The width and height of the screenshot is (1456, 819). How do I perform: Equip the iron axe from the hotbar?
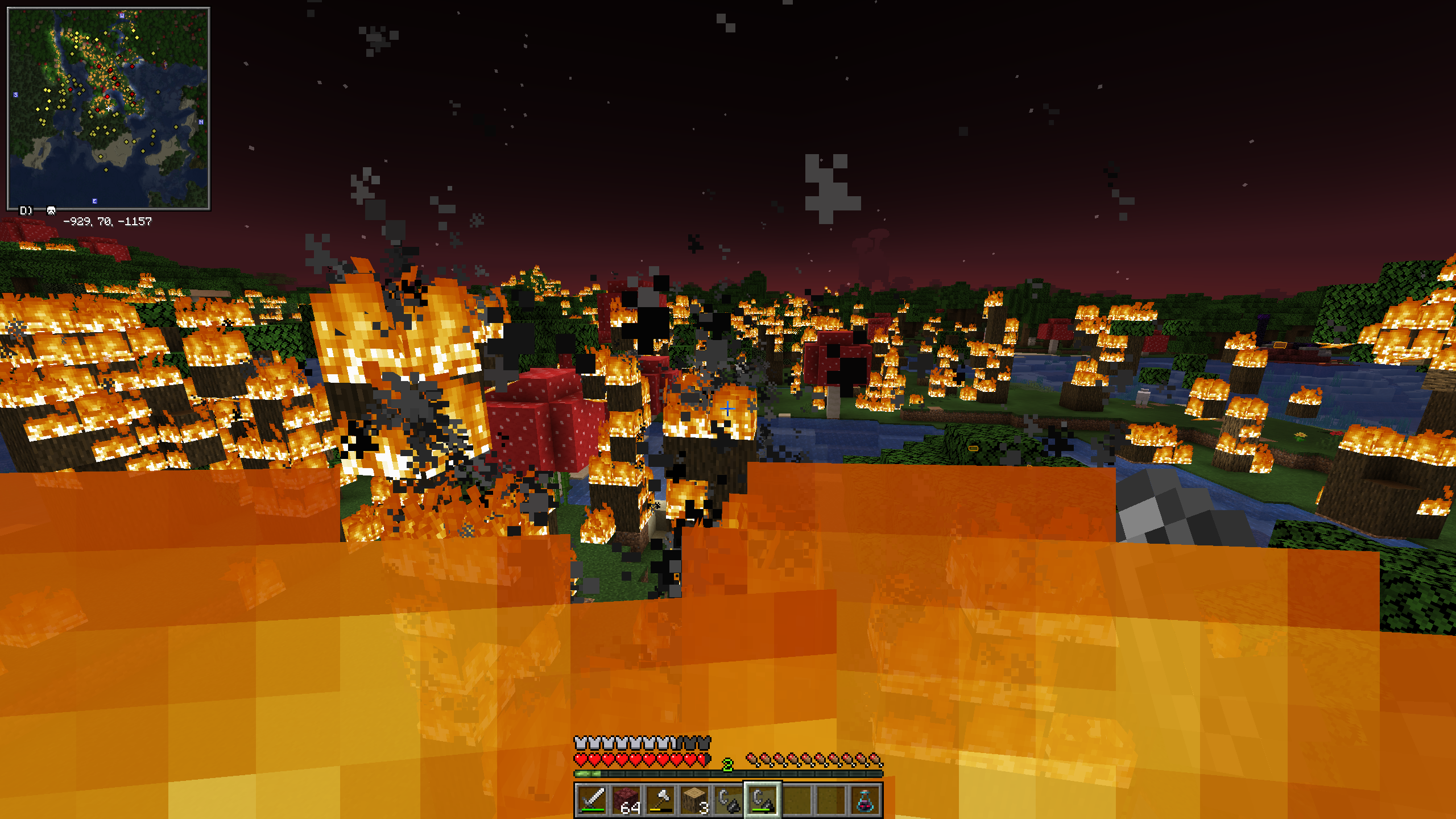pyautogui.click(x=660, y=800)
